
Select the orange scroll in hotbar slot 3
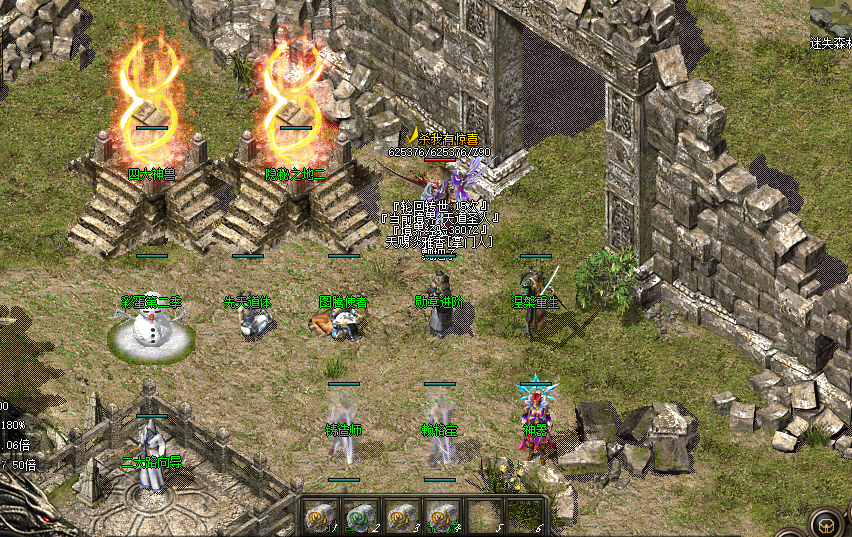pyautogui.click(x=399, y=514)
